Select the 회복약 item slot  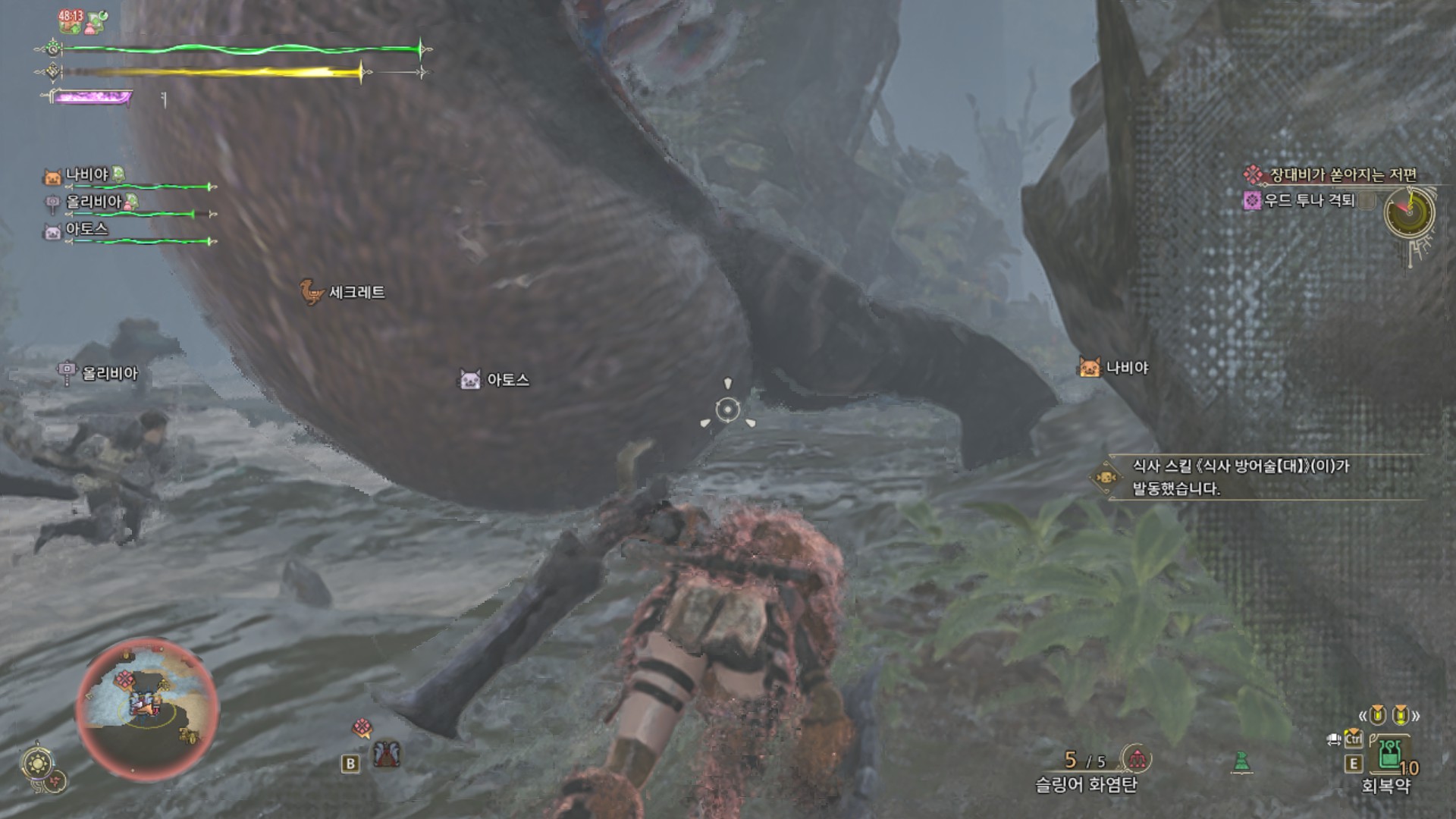(x=1389, y=755)
